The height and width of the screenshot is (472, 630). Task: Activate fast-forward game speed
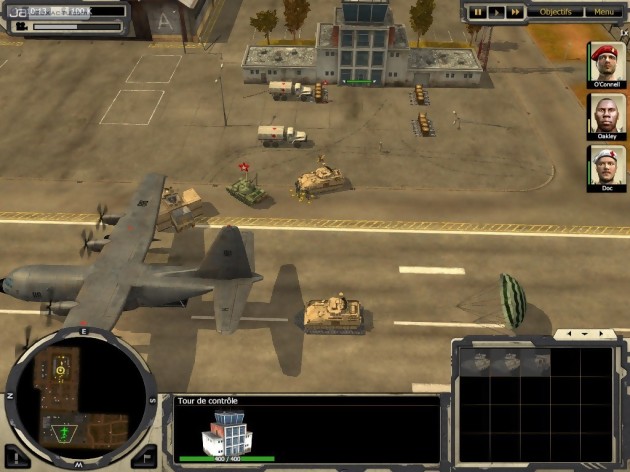coord(515,12)
